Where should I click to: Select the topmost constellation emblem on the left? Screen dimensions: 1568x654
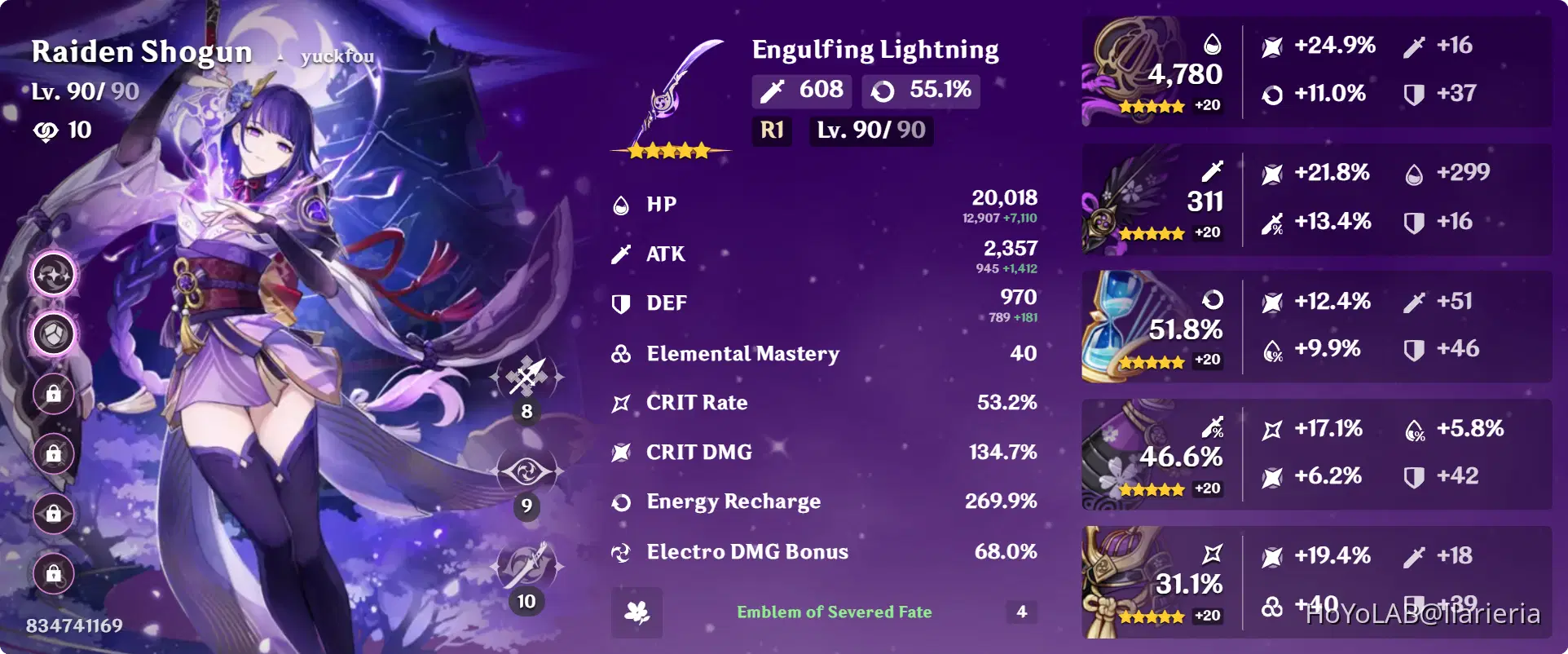pos(52,275)
